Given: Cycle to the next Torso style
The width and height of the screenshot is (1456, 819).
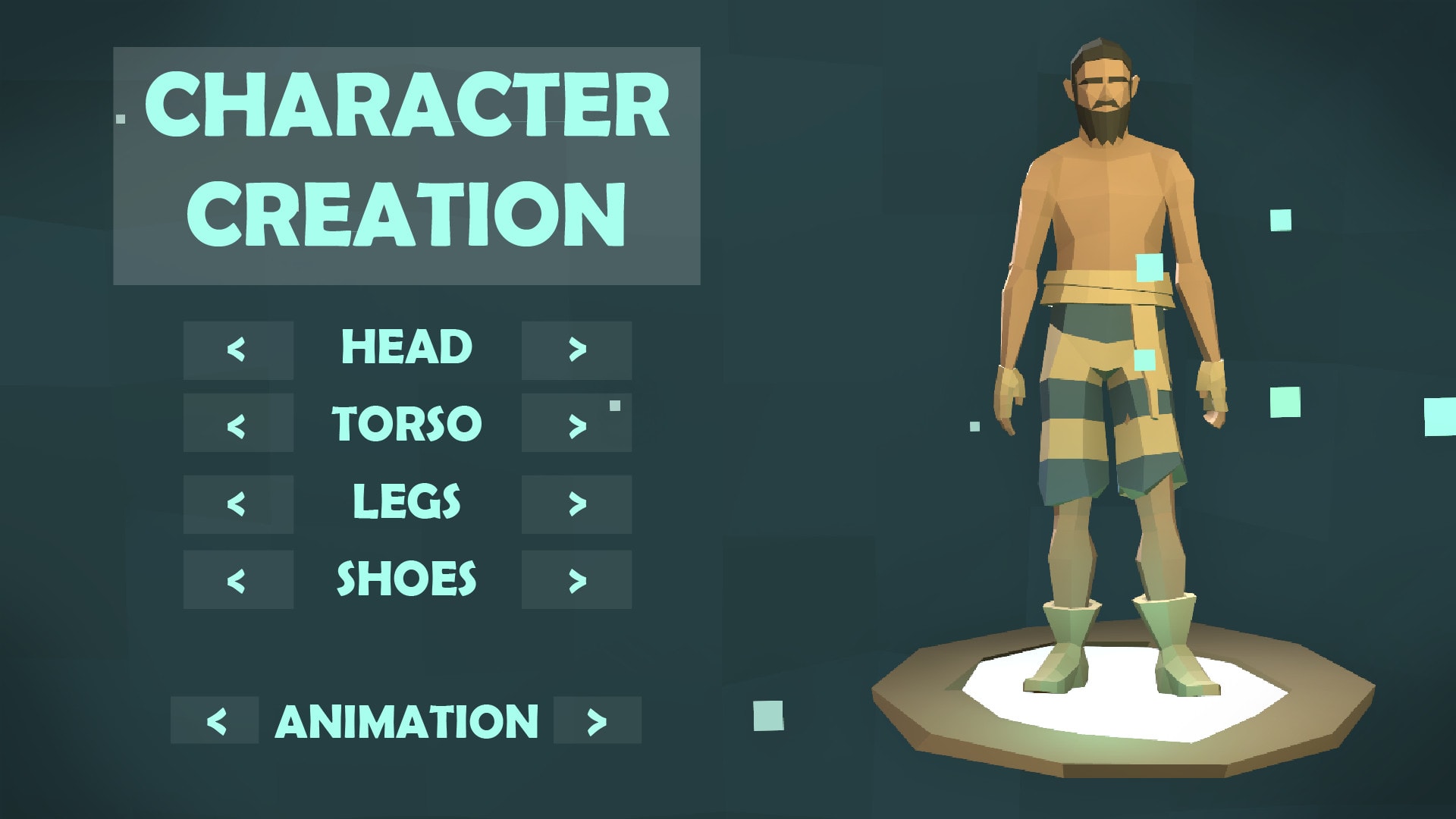Looking at the screenshot, I should click(x=576, y=423).
